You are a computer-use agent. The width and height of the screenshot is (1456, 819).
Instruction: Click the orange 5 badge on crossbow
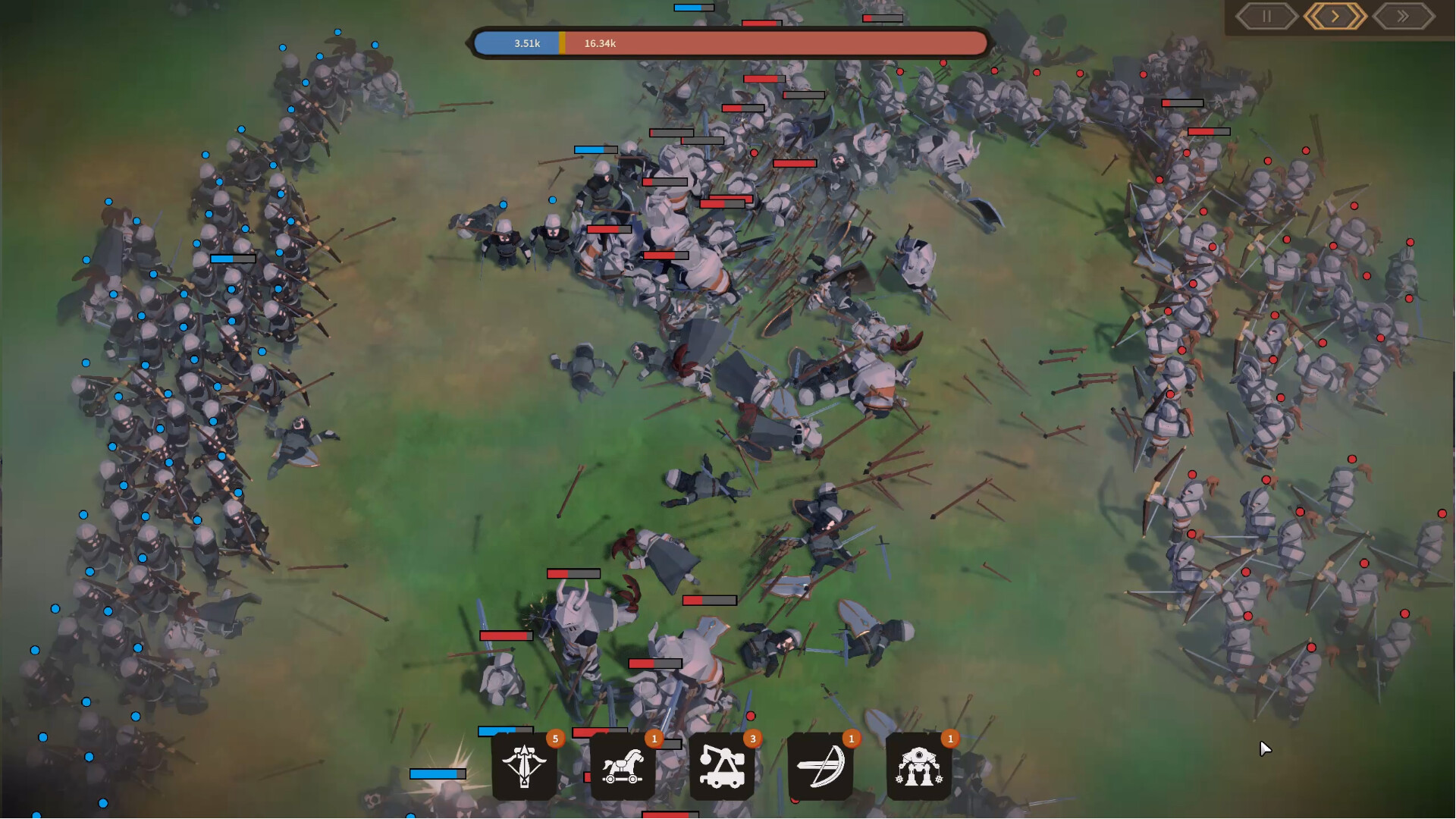point(554,737)
